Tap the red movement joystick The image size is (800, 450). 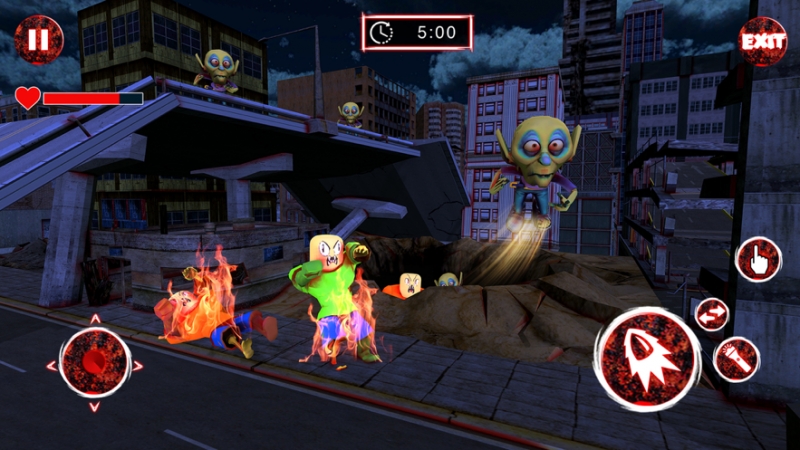95,361
